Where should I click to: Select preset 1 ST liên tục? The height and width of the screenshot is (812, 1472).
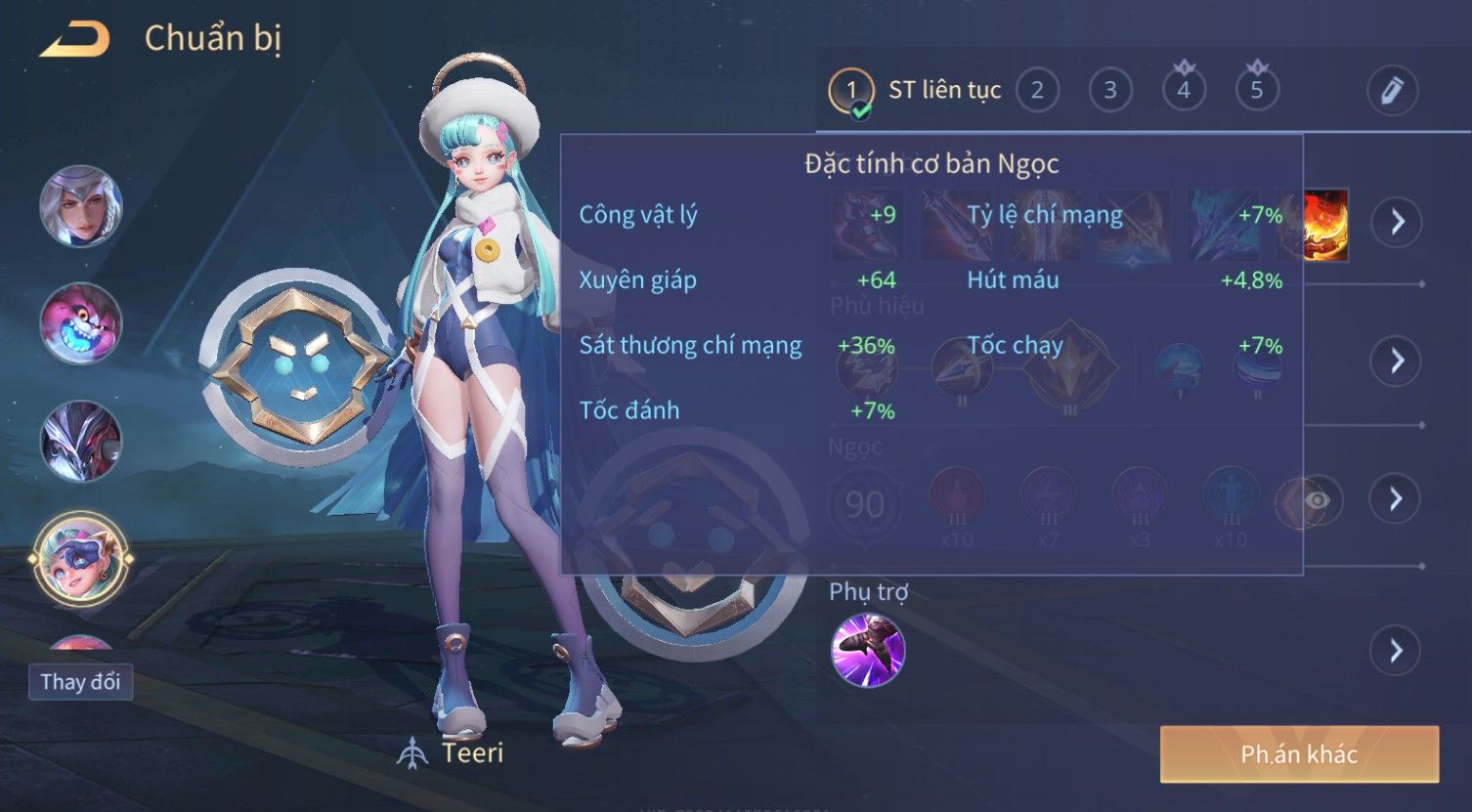click(851, 91)
